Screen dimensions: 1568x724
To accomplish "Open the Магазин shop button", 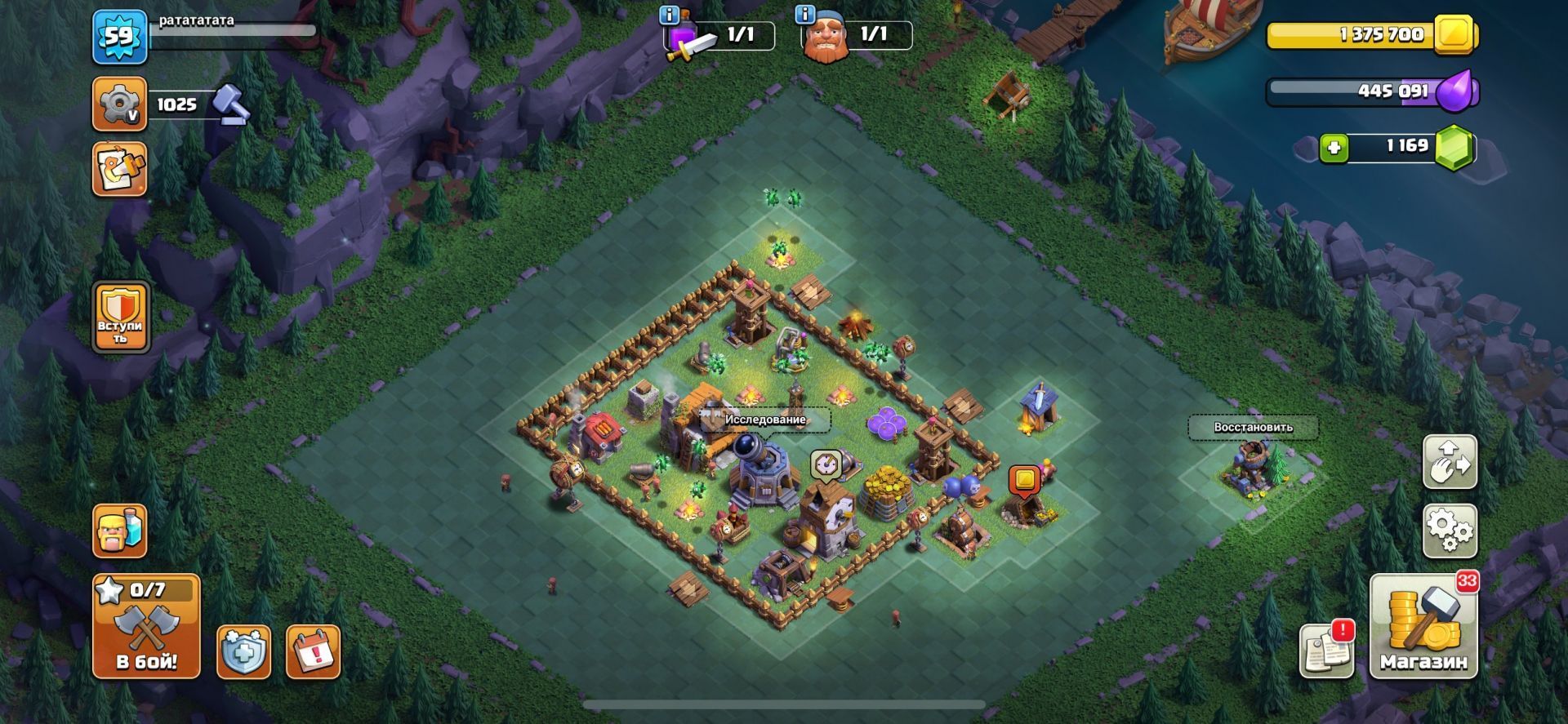I will 1423,627.
